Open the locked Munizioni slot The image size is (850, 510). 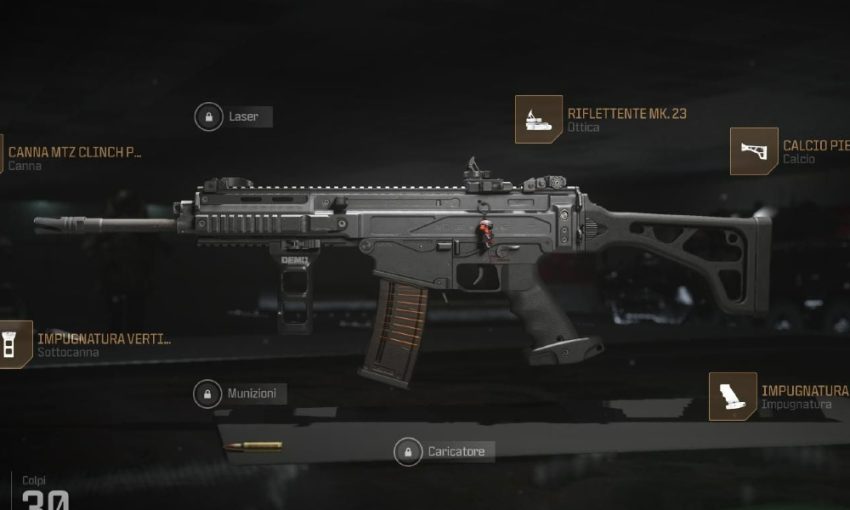coord(239,394)
